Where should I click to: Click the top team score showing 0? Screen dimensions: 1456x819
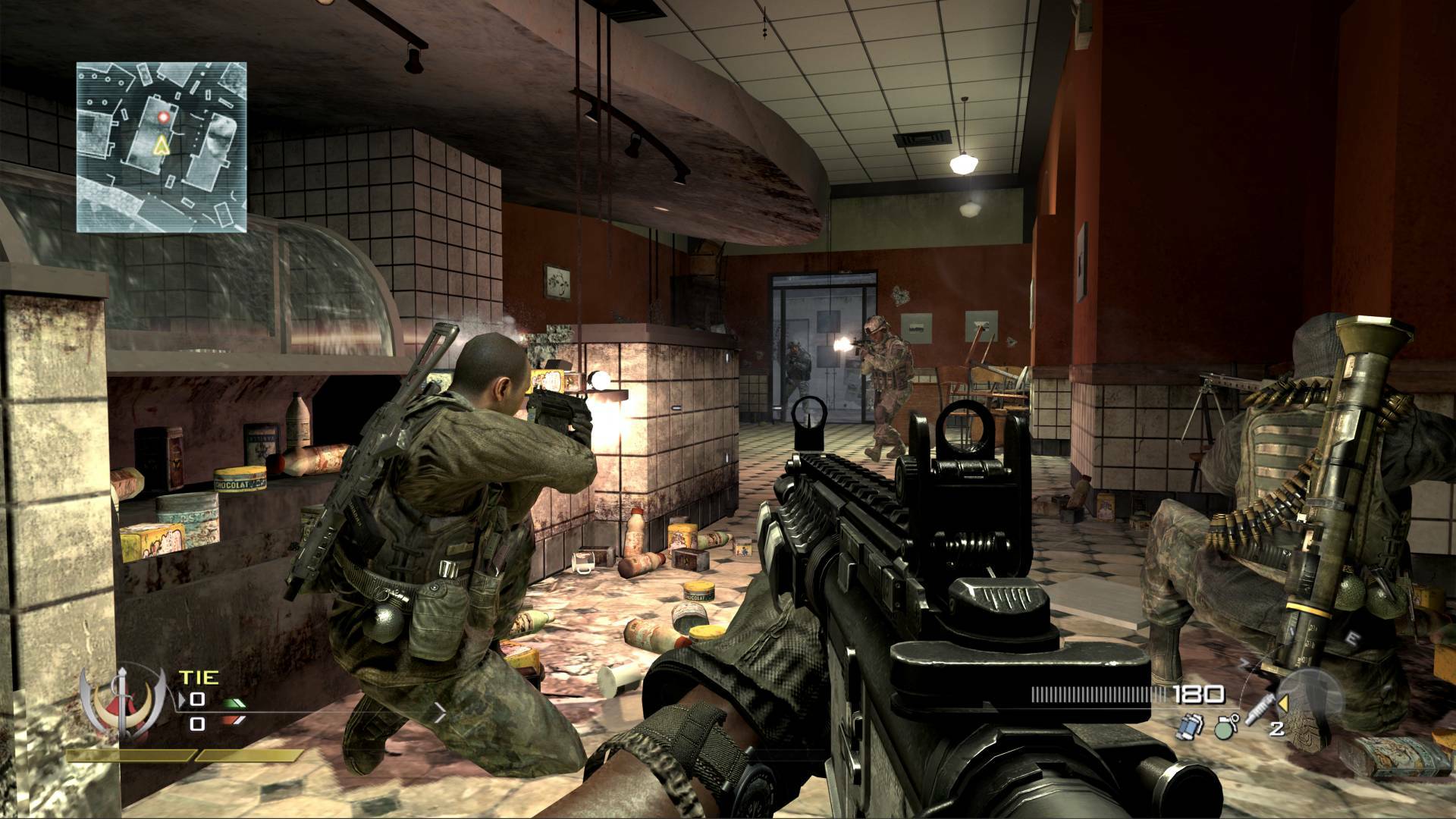[198, 699]
